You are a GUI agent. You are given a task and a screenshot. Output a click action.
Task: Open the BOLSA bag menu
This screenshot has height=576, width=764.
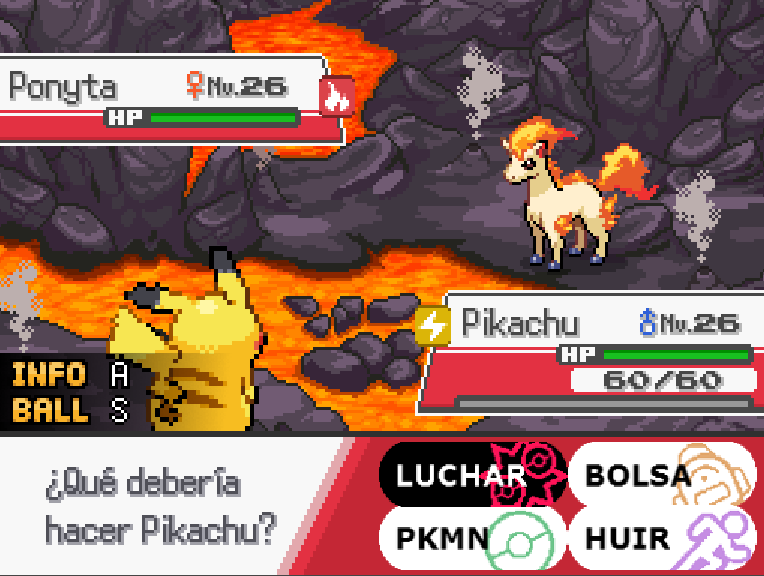[661, 474]
